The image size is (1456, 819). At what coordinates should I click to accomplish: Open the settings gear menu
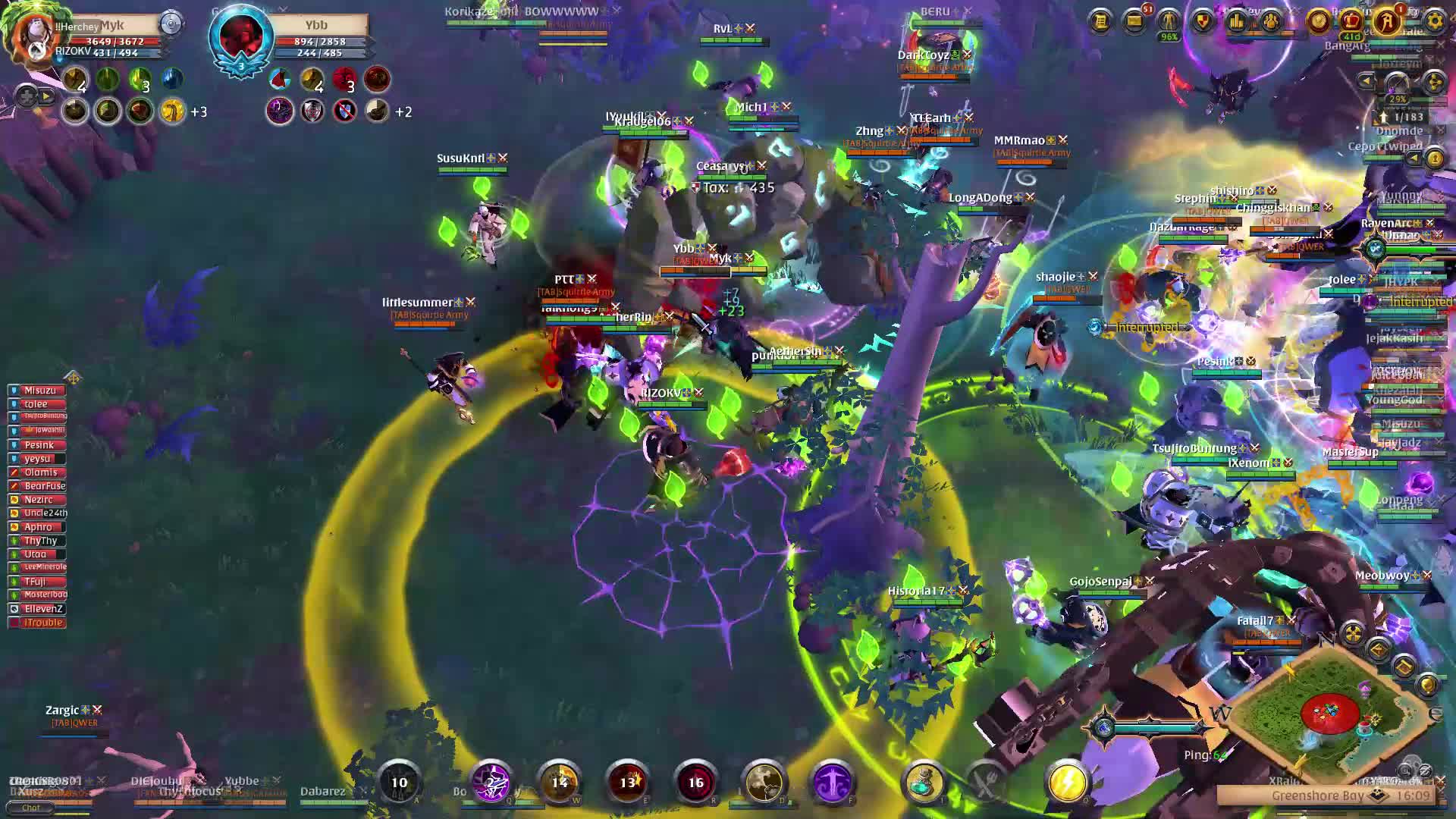click(x=1434, y=21)
